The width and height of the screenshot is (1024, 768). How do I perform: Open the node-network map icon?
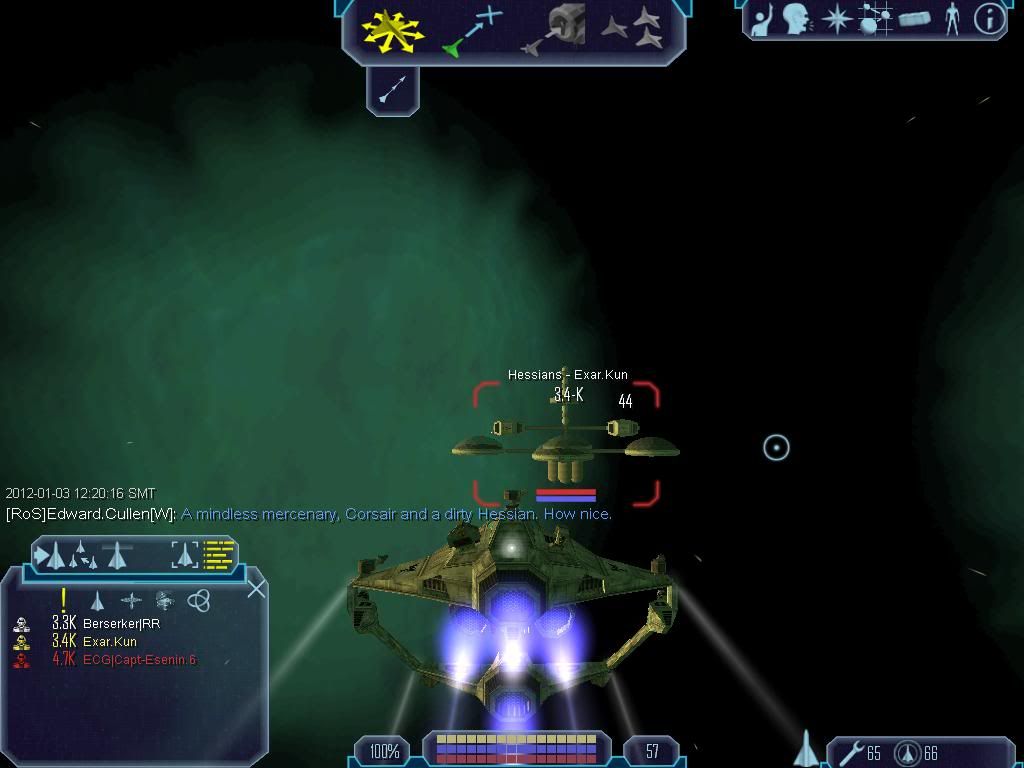(875, 20)
